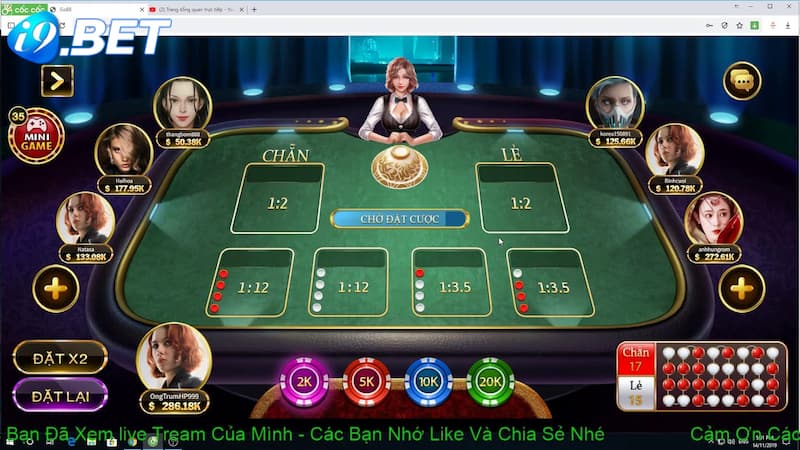Select the green 20K chip
This screenshot has height=450, width=800.
490,381
